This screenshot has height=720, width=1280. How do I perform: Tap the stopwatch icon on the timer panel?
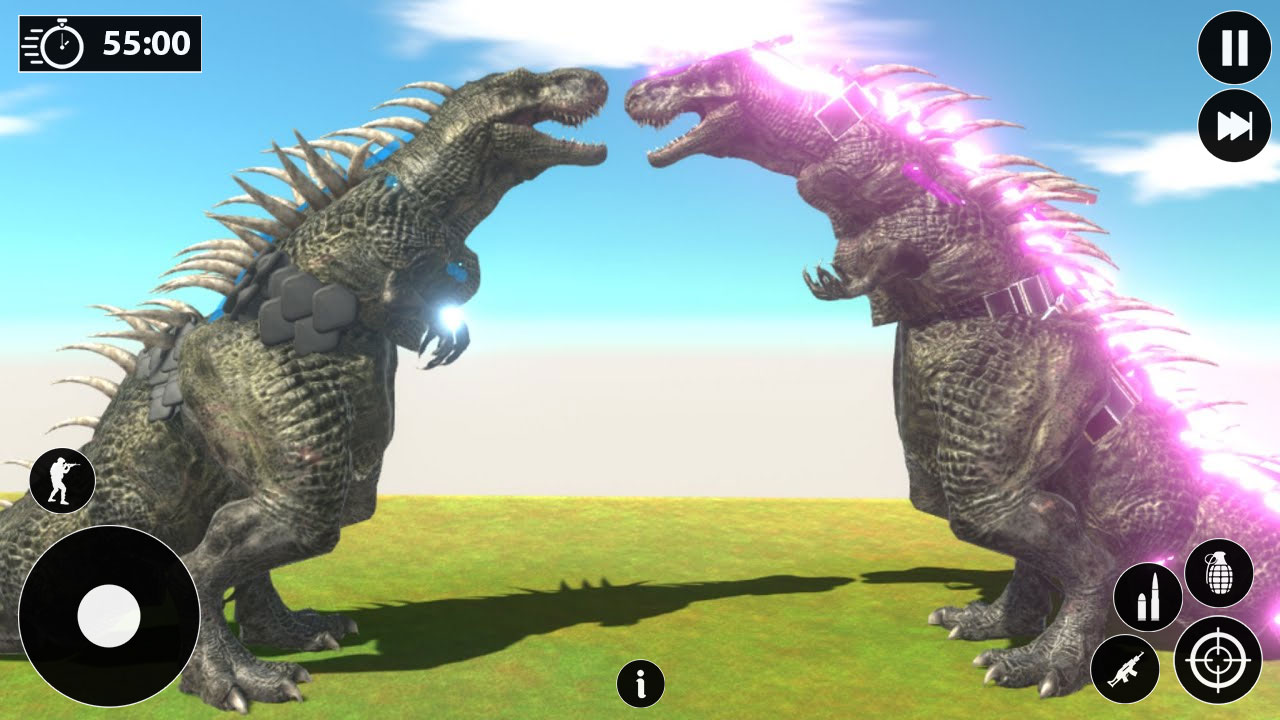tap(60, 44)
